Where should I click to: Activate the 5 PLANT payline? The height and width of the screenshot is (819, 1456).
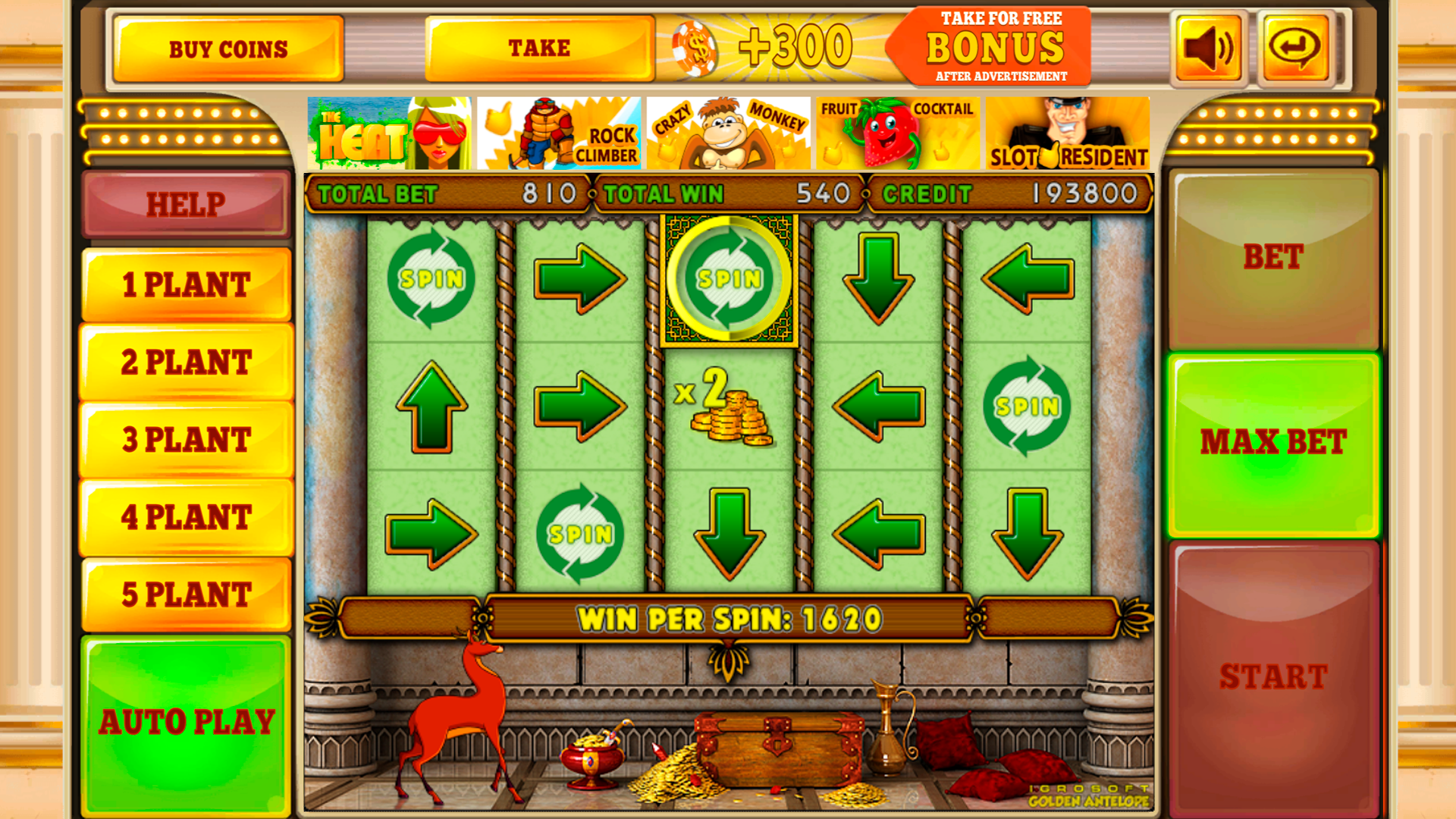(184, 596)
